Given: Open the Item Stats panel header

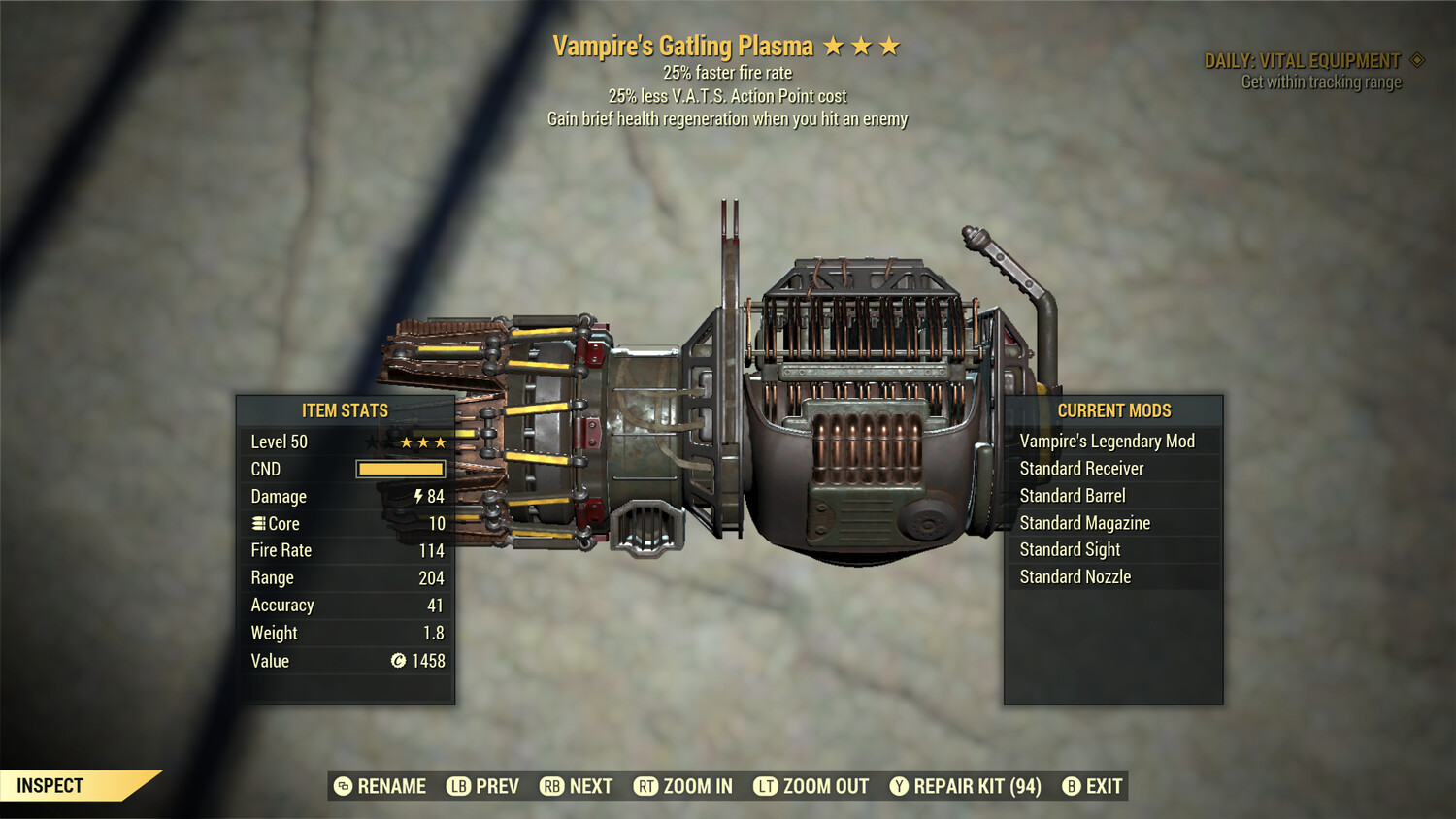Looking at the screenshot, I should [347, 410].
